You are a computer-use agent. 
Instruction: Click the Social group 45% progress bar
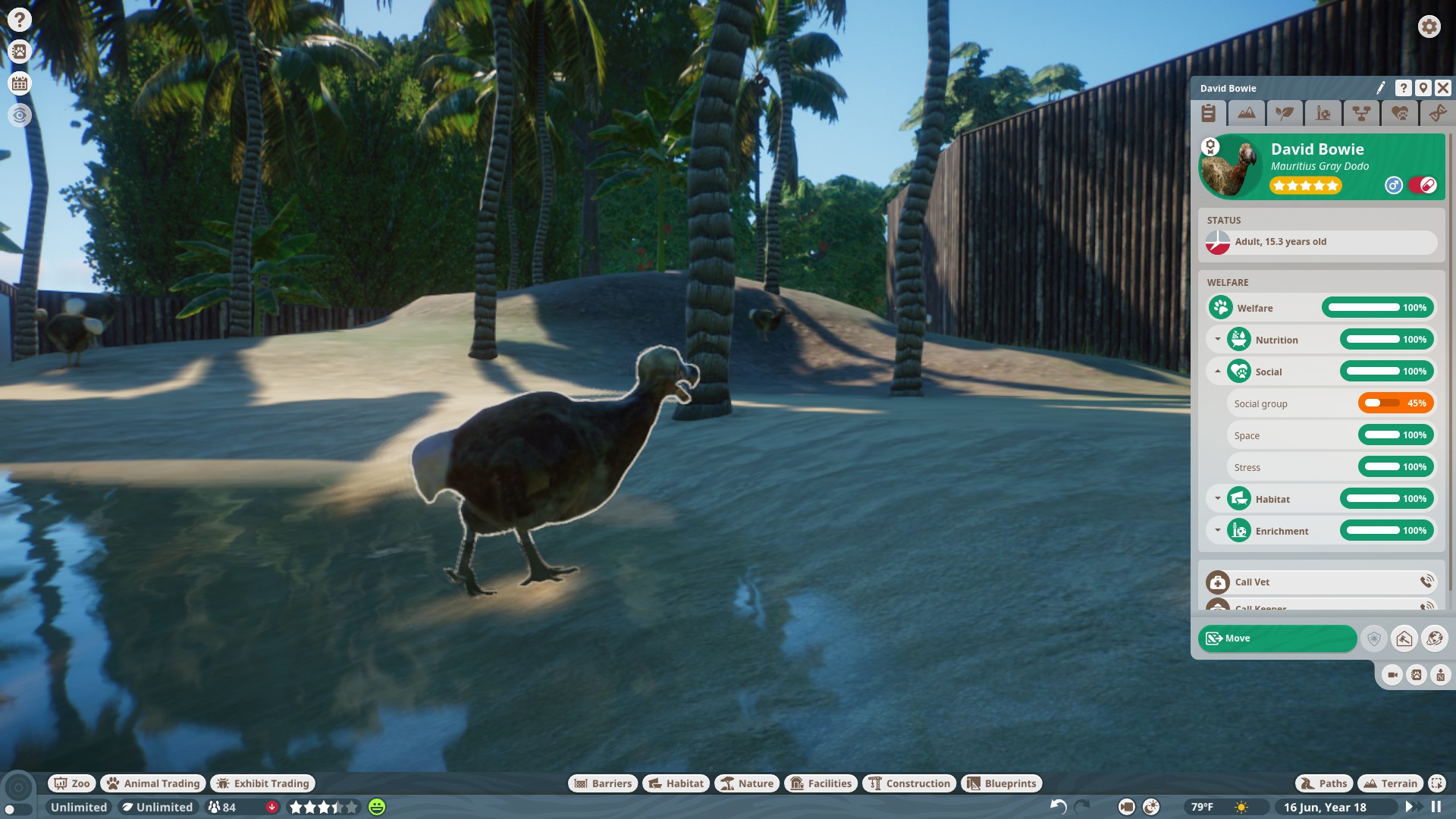[x=1395, y=403]
